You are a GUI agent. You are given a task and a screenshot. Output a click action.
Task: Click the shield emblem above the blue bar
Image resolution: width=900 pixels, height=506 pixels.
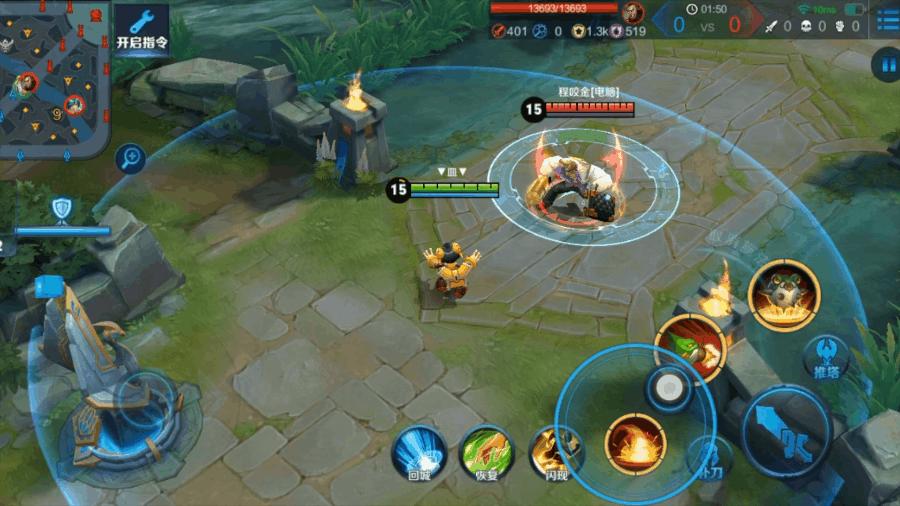point(60,208)
